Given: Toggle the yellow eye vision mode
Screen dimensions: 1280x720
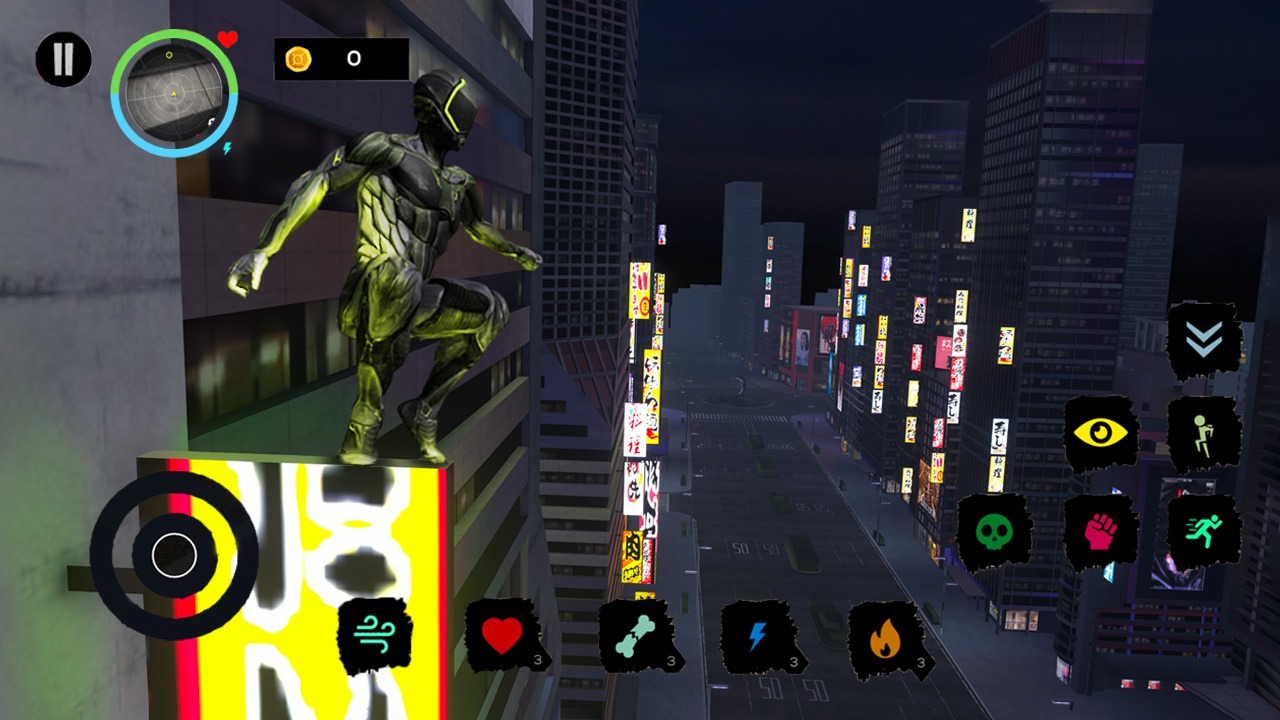Looking at the screenshot, I should (x=1103, y=430).
